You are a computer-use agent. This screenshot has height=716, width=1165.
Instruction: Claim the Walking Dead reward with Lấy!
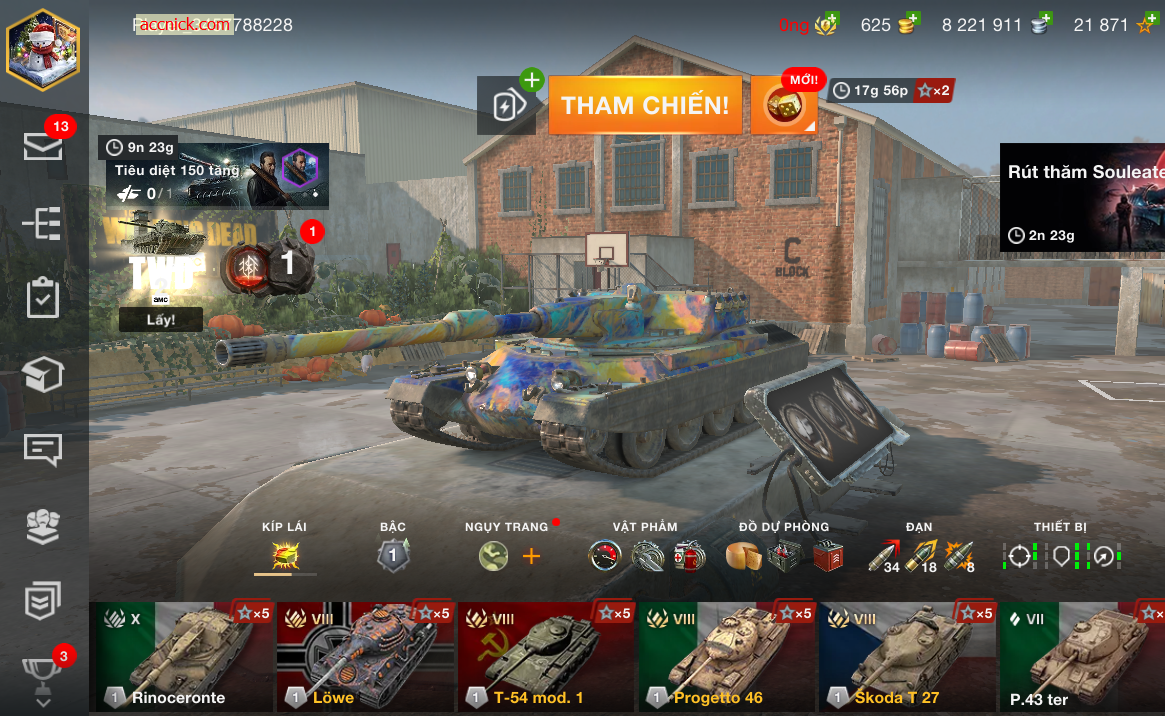(x=161, y=319)
